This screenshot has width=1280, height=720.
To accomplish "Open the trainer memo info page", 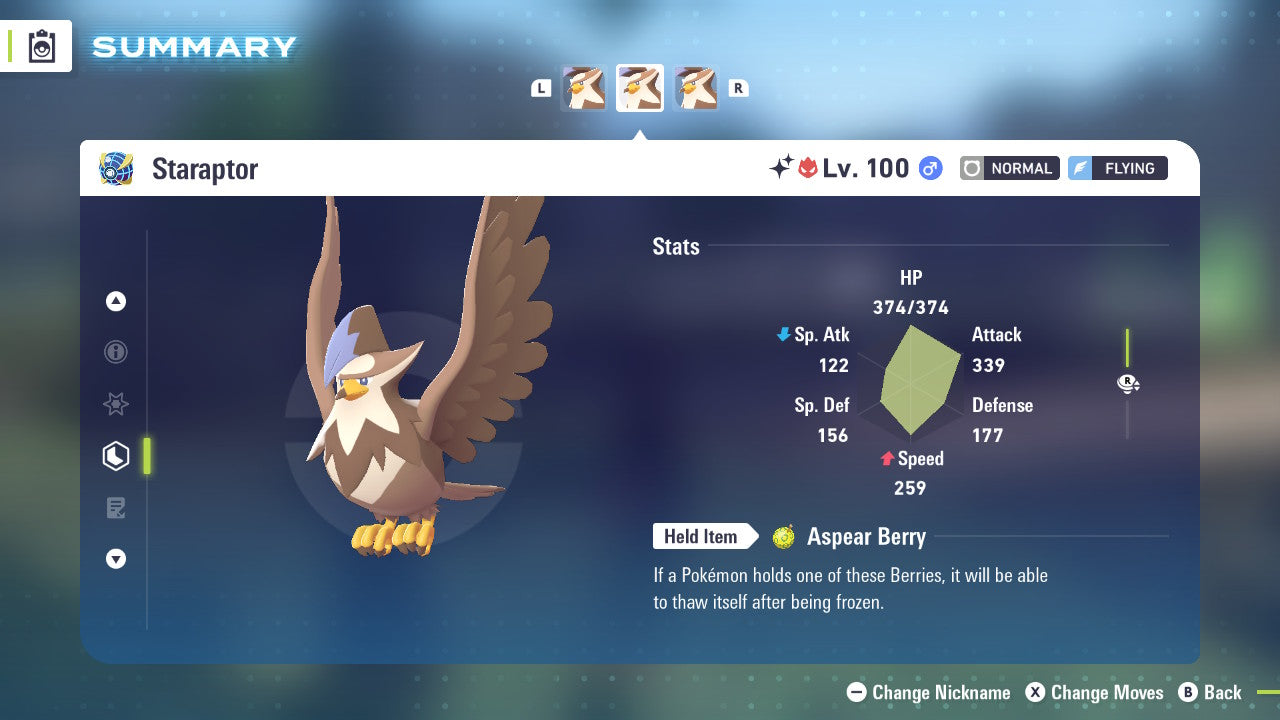I will click(116, 352).
